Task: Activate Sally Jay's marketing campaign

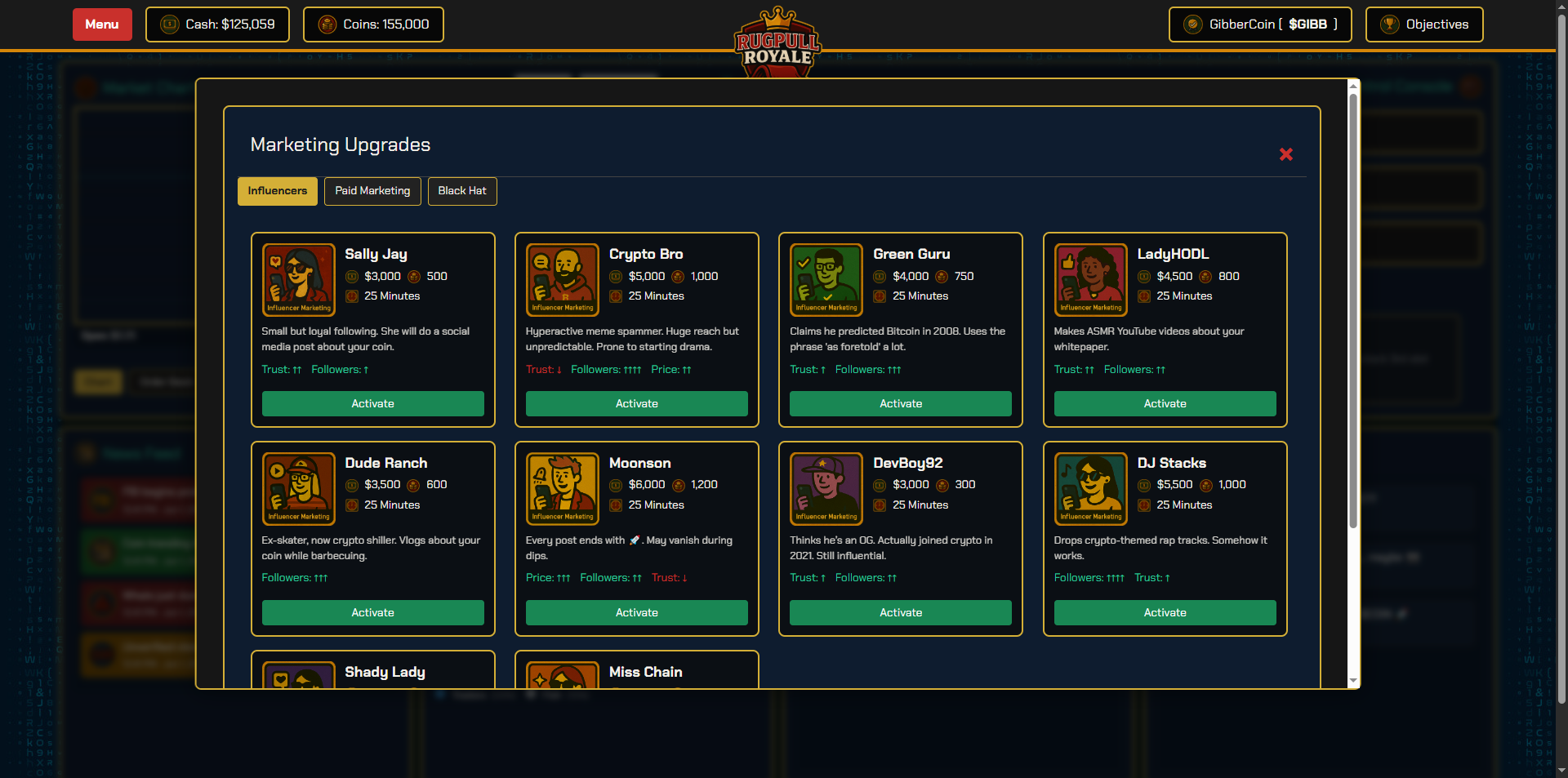Action: coord(372,403)
